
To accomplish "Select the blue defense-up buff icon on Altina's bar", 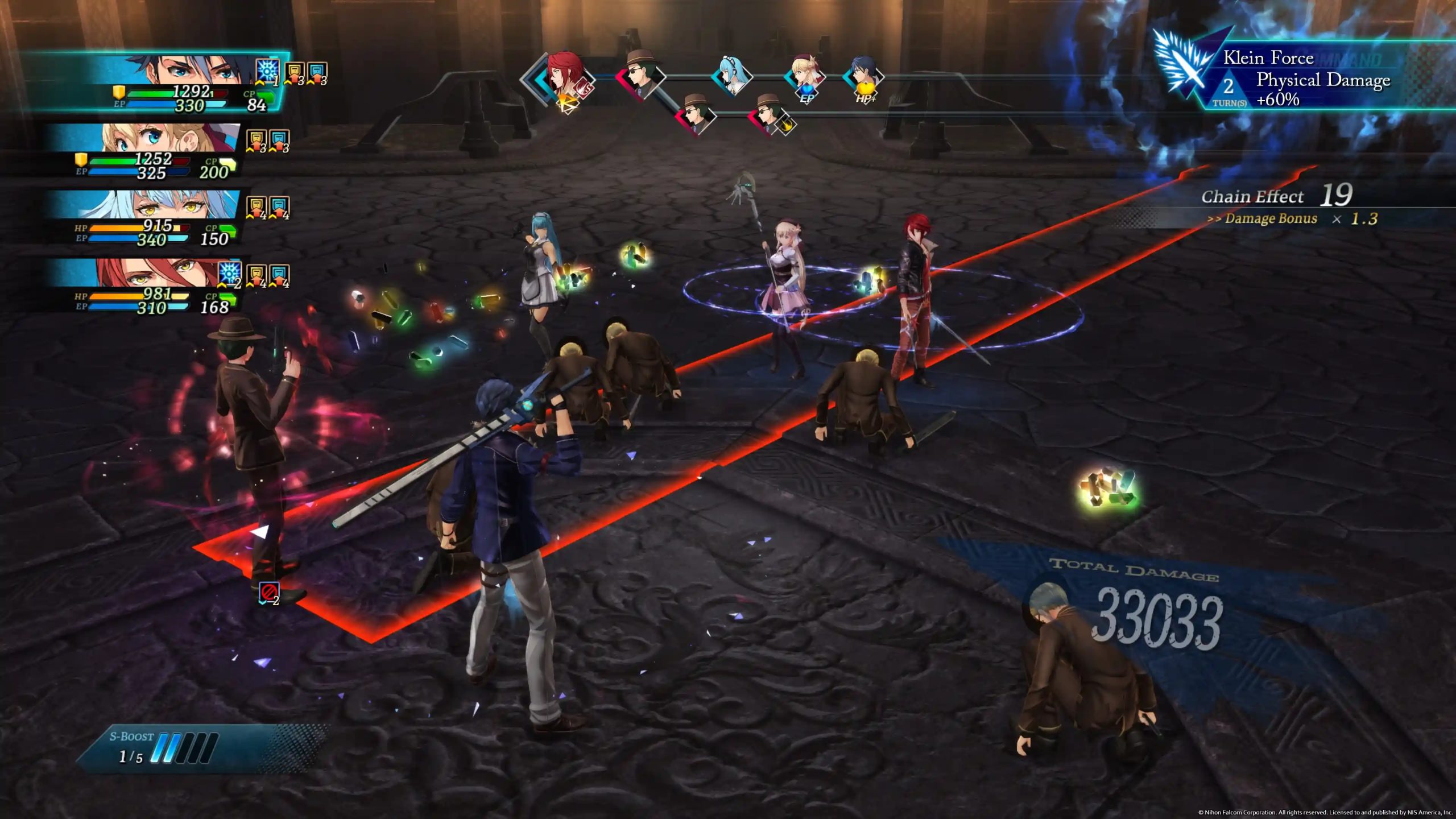I will click(x=279, y=205).
